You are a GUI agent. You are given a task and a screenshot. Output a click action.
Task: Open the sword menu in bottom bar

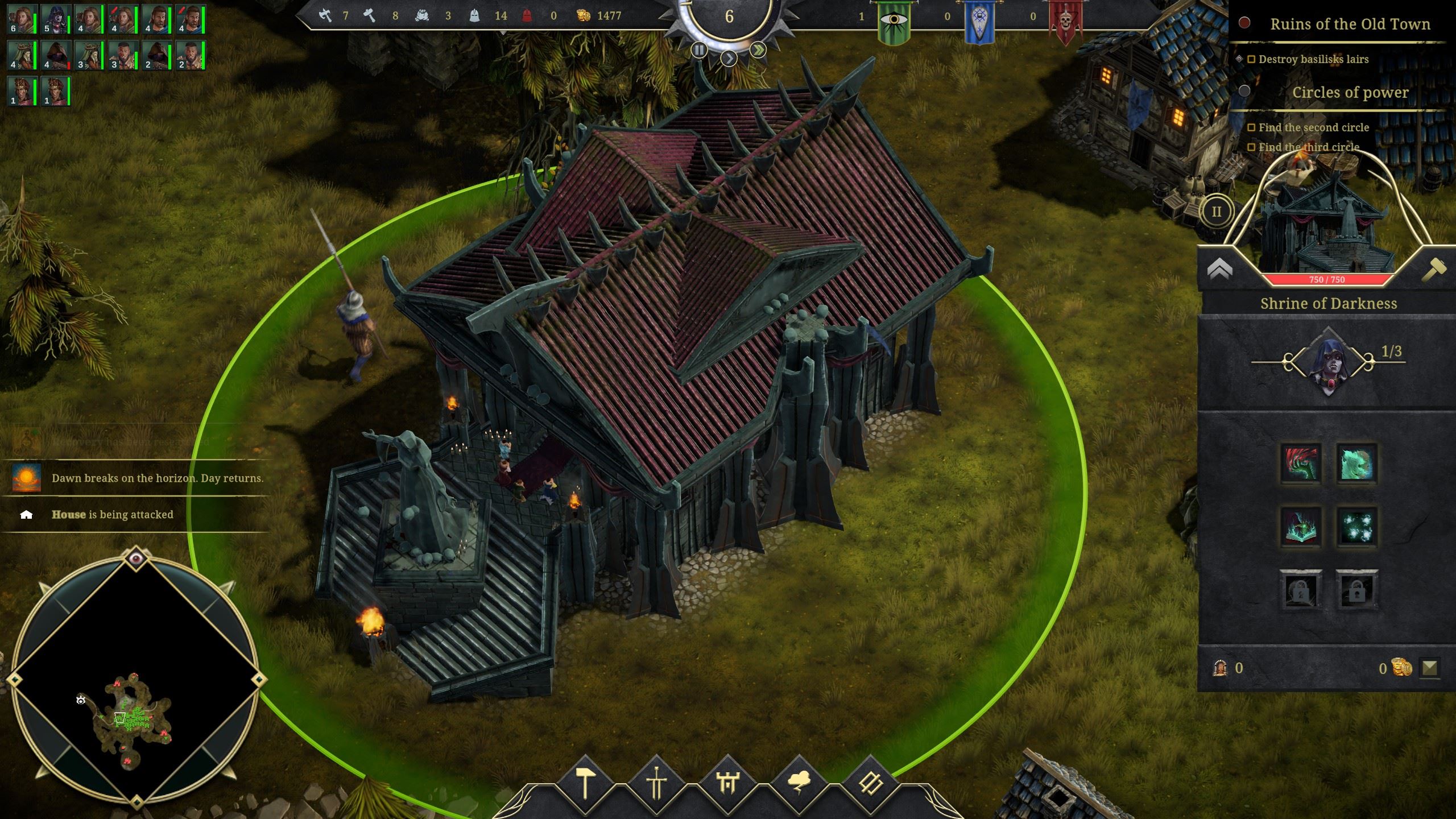(656, 784)
